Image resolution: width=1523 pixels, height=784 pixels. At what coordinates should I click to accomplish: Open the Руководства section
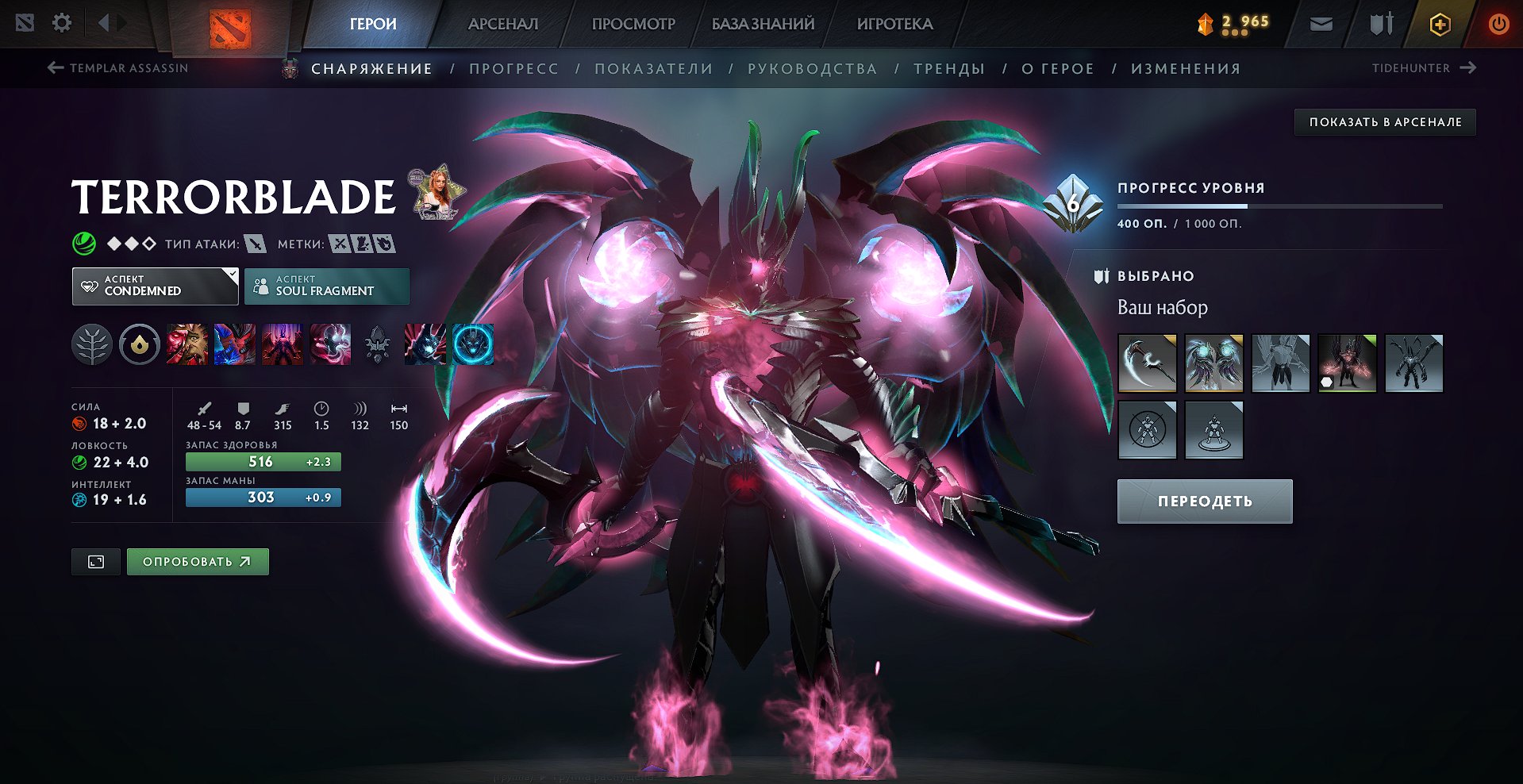coord(812,69)
